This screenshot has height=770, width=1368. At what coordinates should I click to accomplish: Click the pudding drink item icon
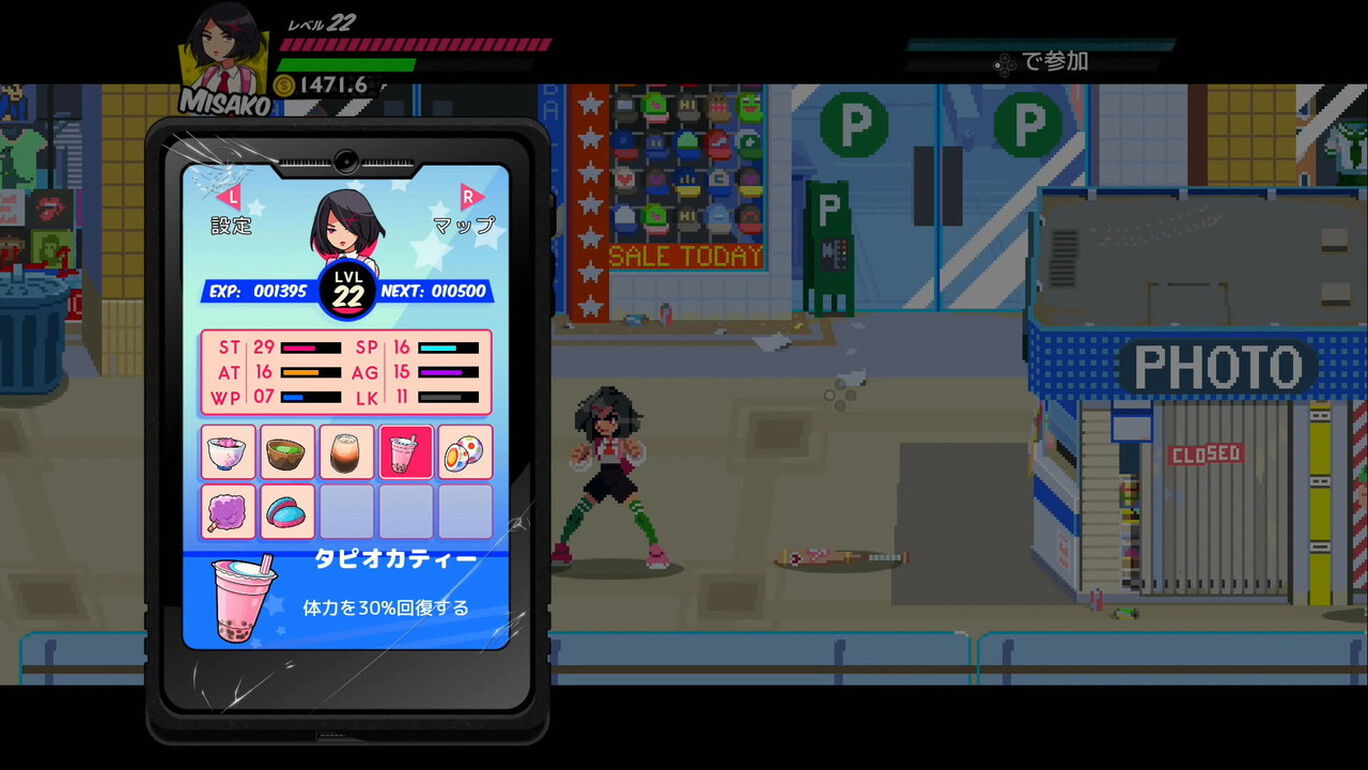(x=347, y=452)
